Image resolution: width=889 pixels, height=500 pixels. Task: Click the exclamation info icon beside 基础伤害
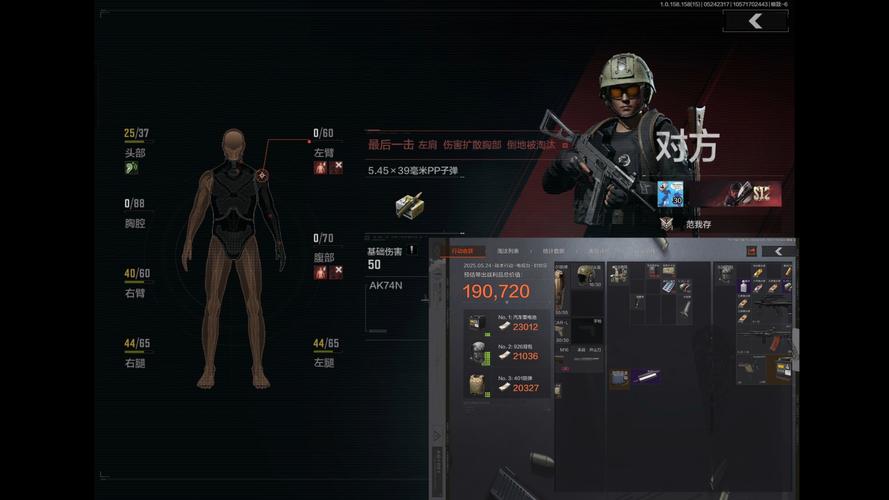click(x=411, y=250)
